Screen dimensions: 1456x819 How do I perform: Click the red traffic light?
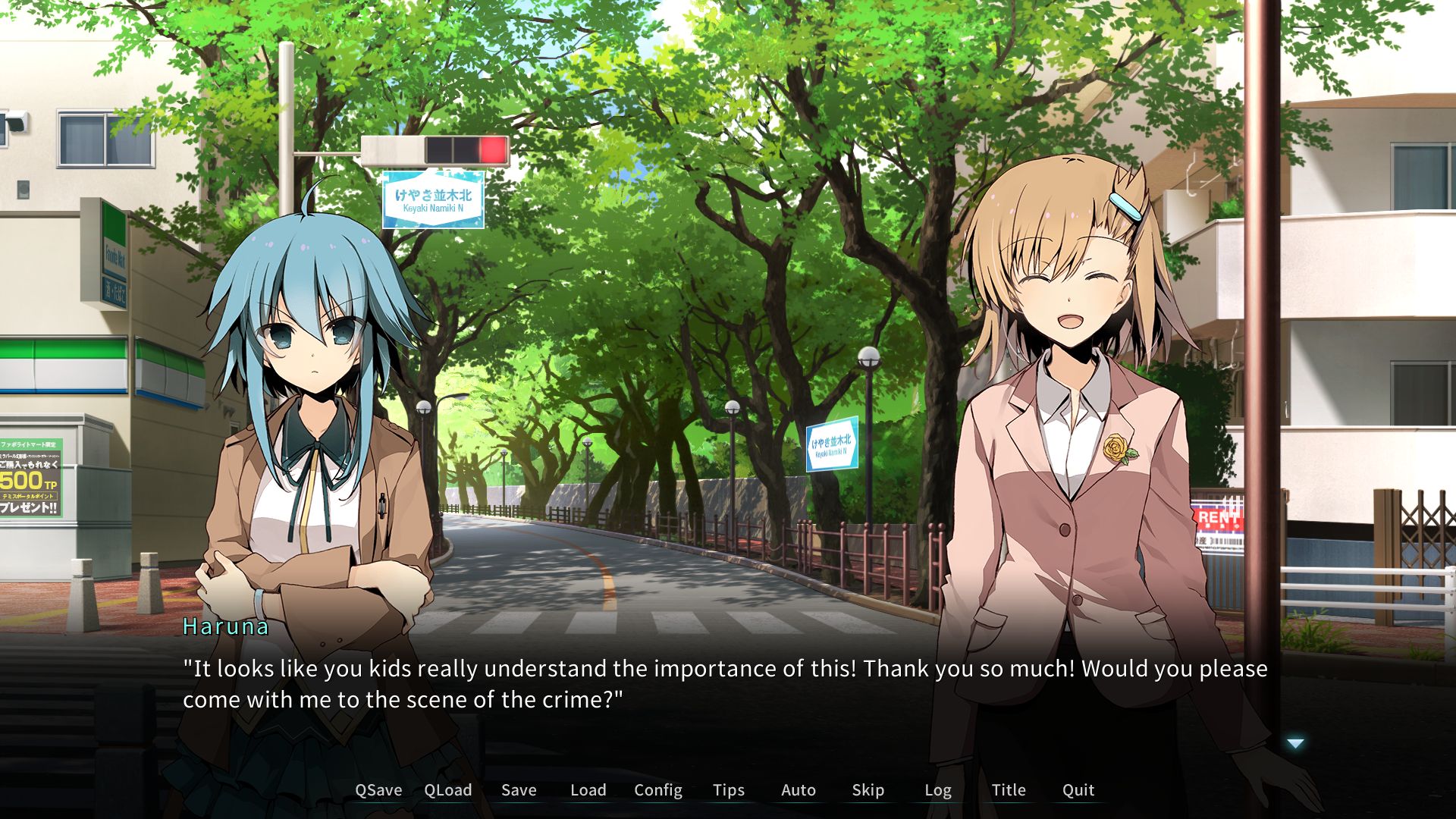tap(492, 151)
